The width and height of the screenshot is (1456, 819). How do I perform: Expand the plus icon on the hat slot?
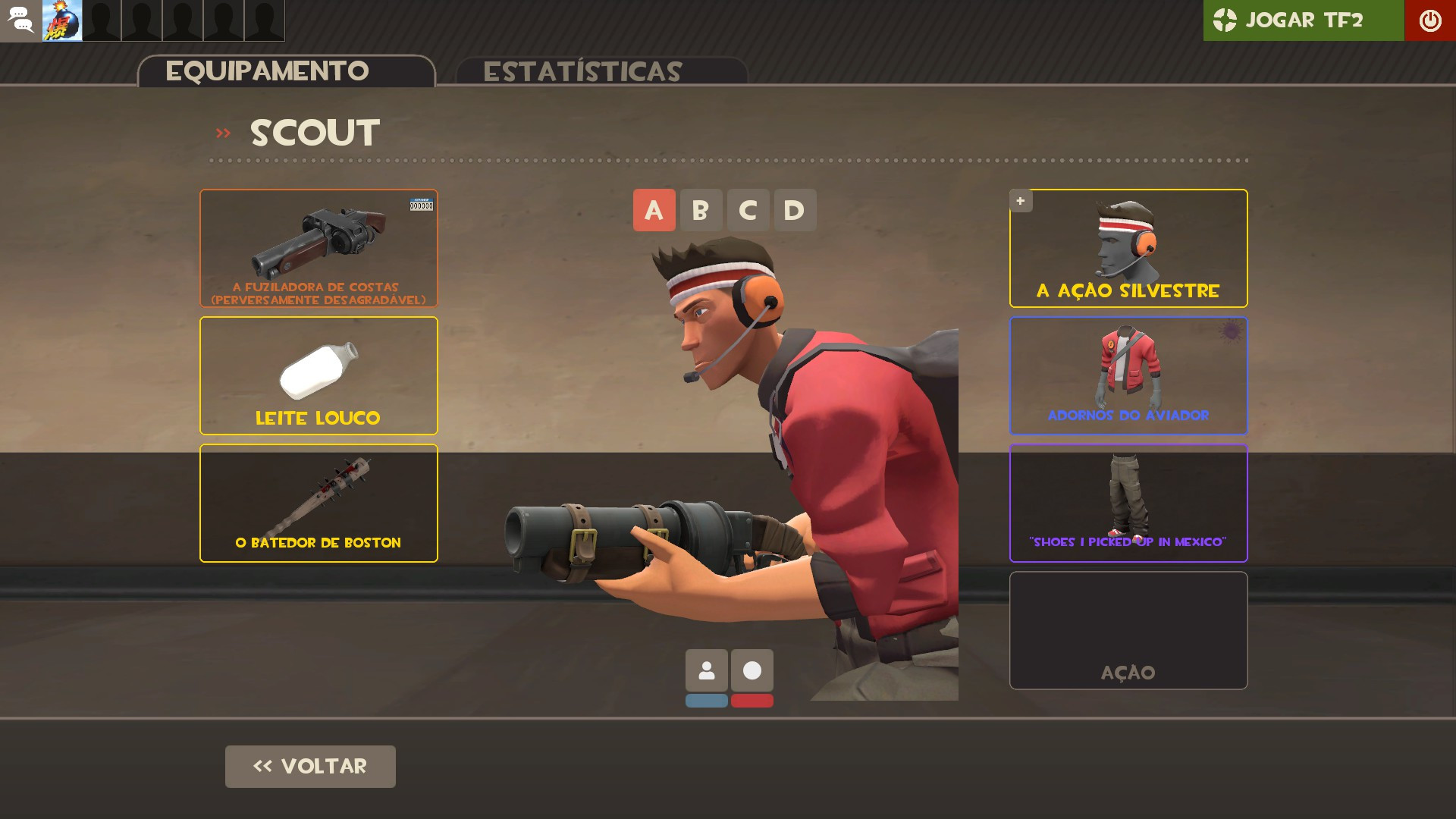pos(1021,201)
